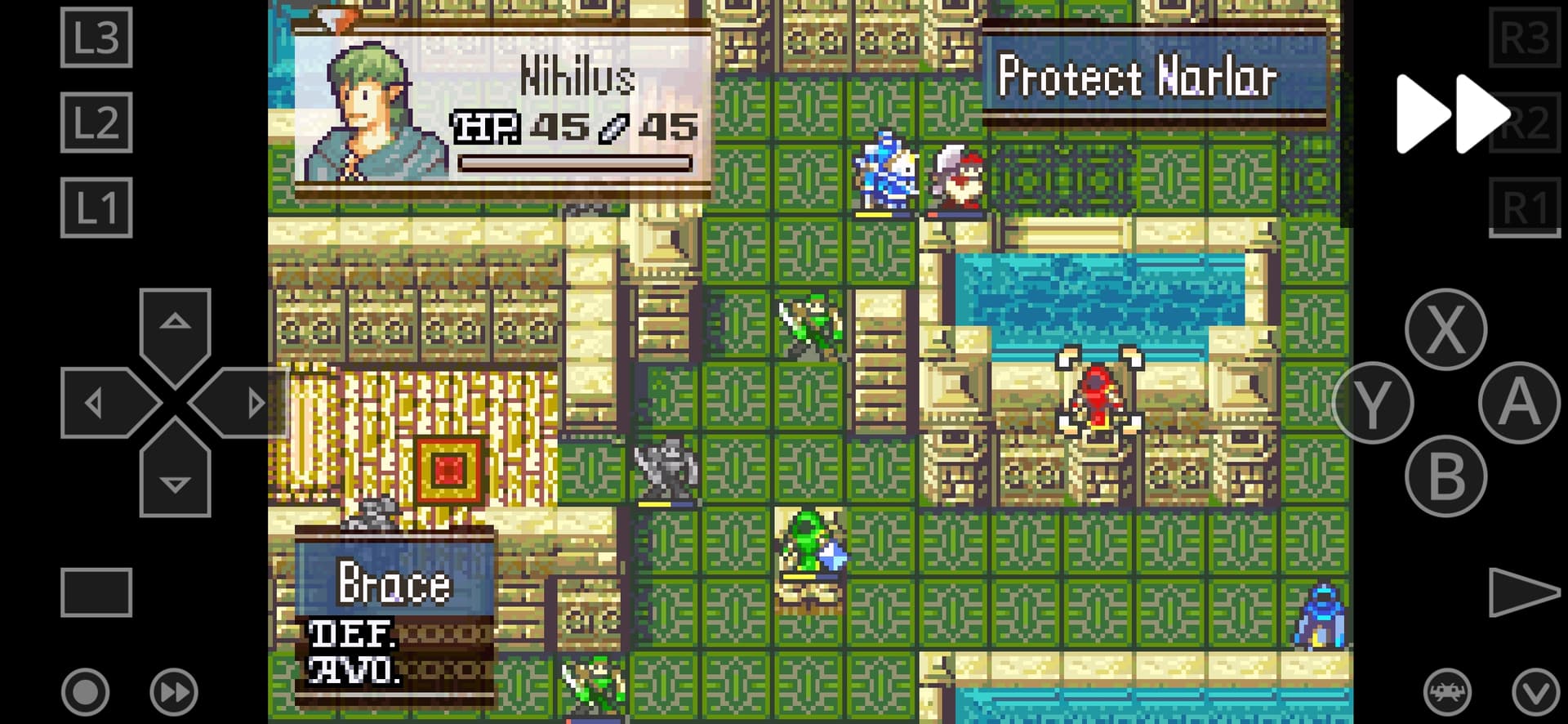Tap the L1 shoulder button
1568x724 pixels.
click(x=96, y=208)
